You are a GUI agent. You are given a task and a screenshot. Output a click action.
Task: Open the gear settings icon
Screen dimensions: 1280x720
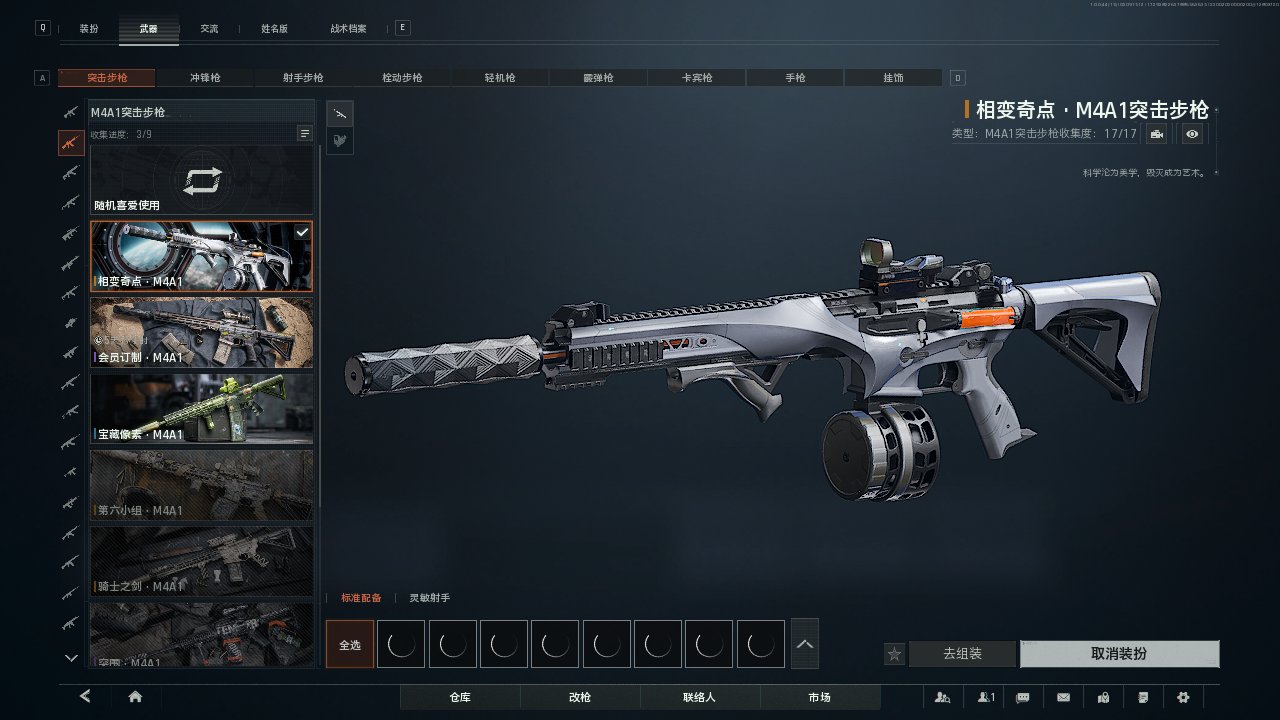1183,697
